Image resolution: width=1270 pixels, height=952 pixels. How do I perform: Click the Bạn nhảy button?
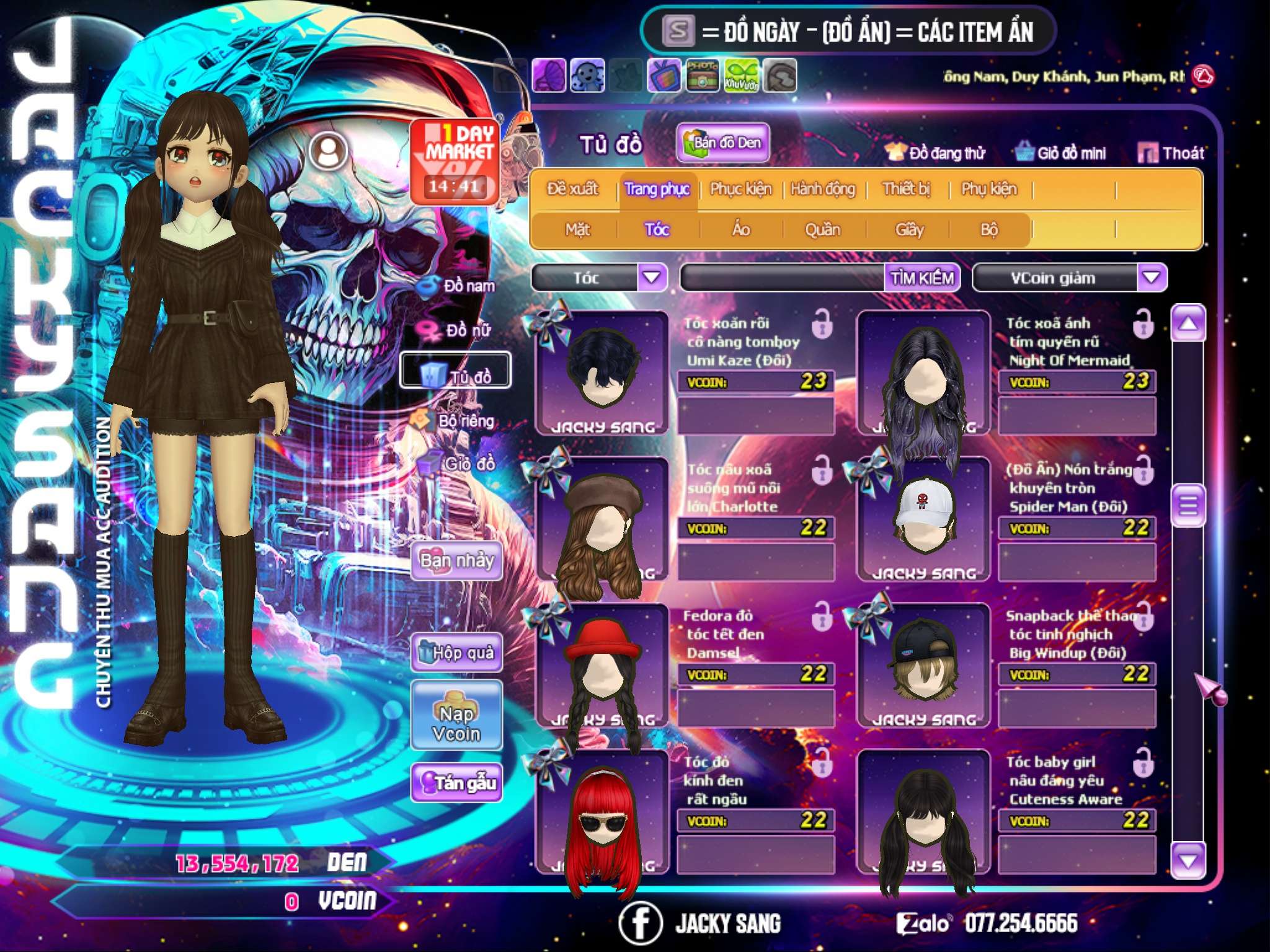click(x=456, y=561)
